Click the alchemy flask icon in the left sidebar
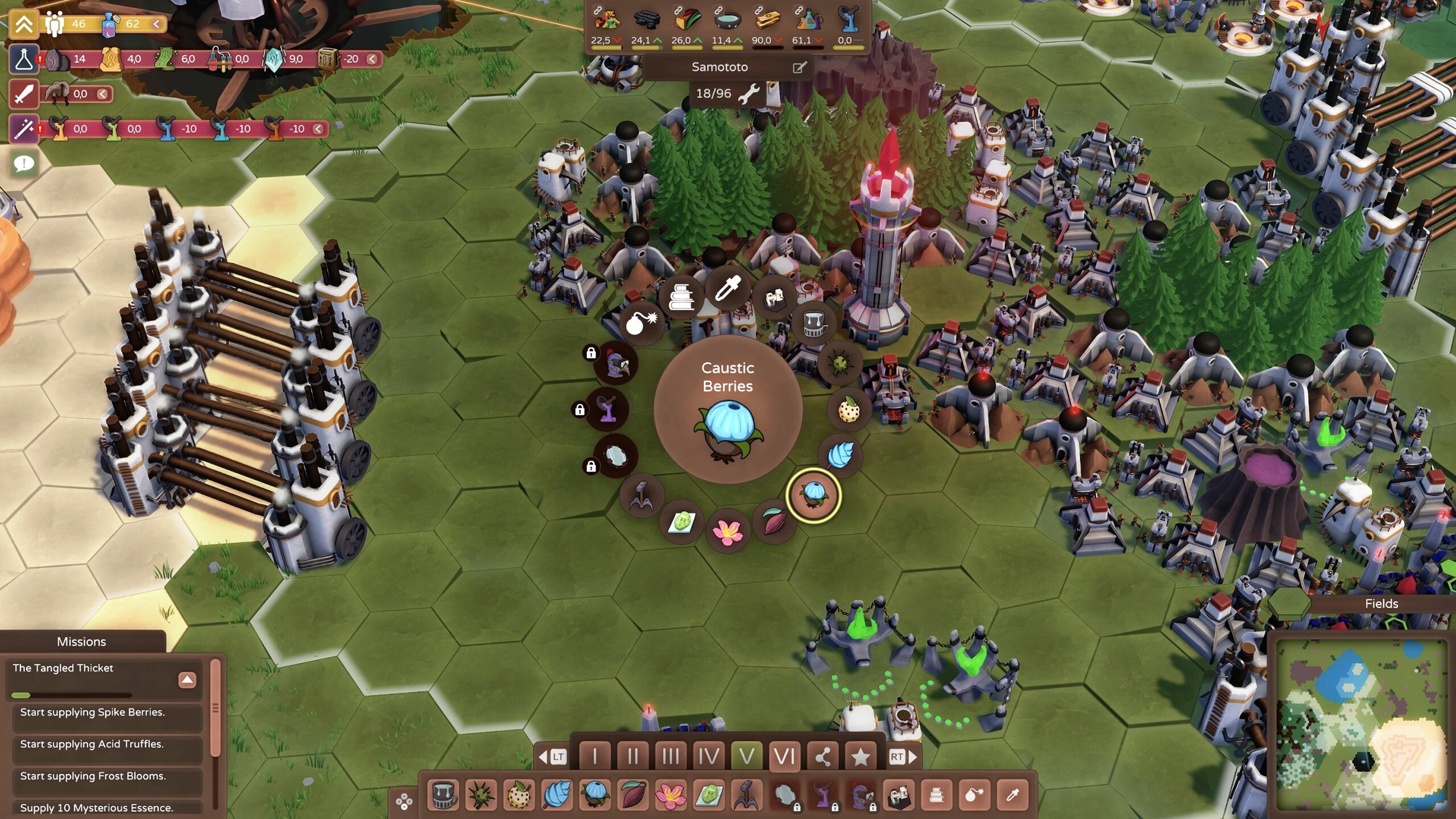This screenshot has width=1456, height=819. [x=23, y=59]
